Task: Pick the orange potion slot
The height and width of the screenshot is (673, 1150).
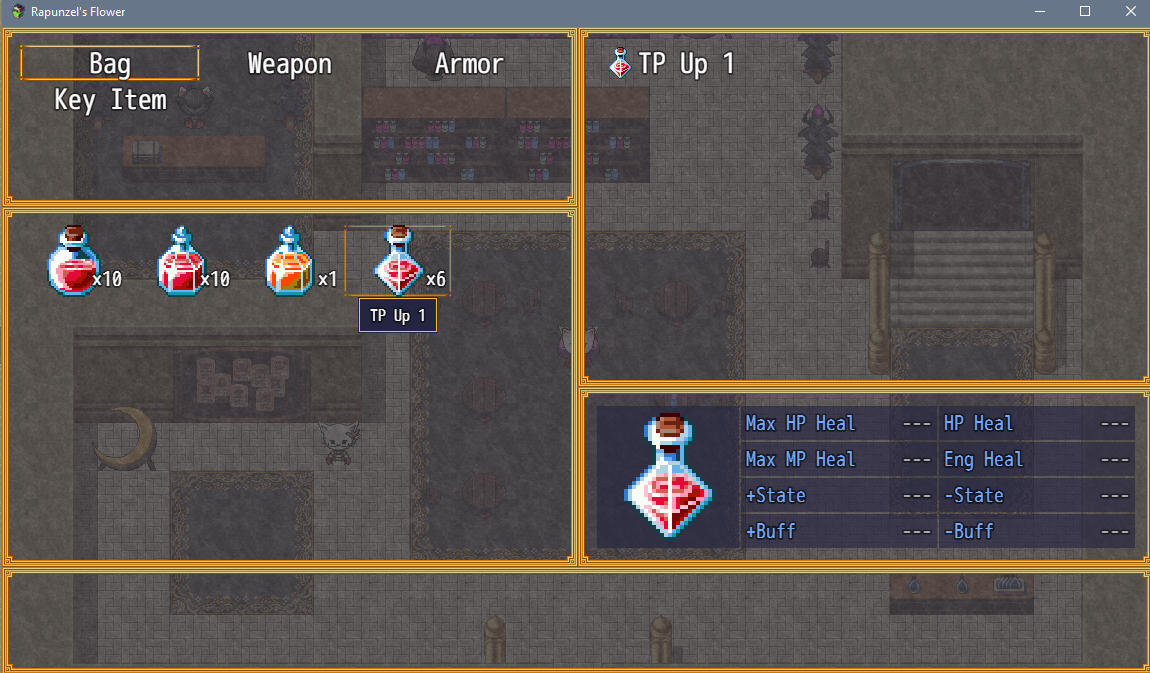Action: click(290, 262)
